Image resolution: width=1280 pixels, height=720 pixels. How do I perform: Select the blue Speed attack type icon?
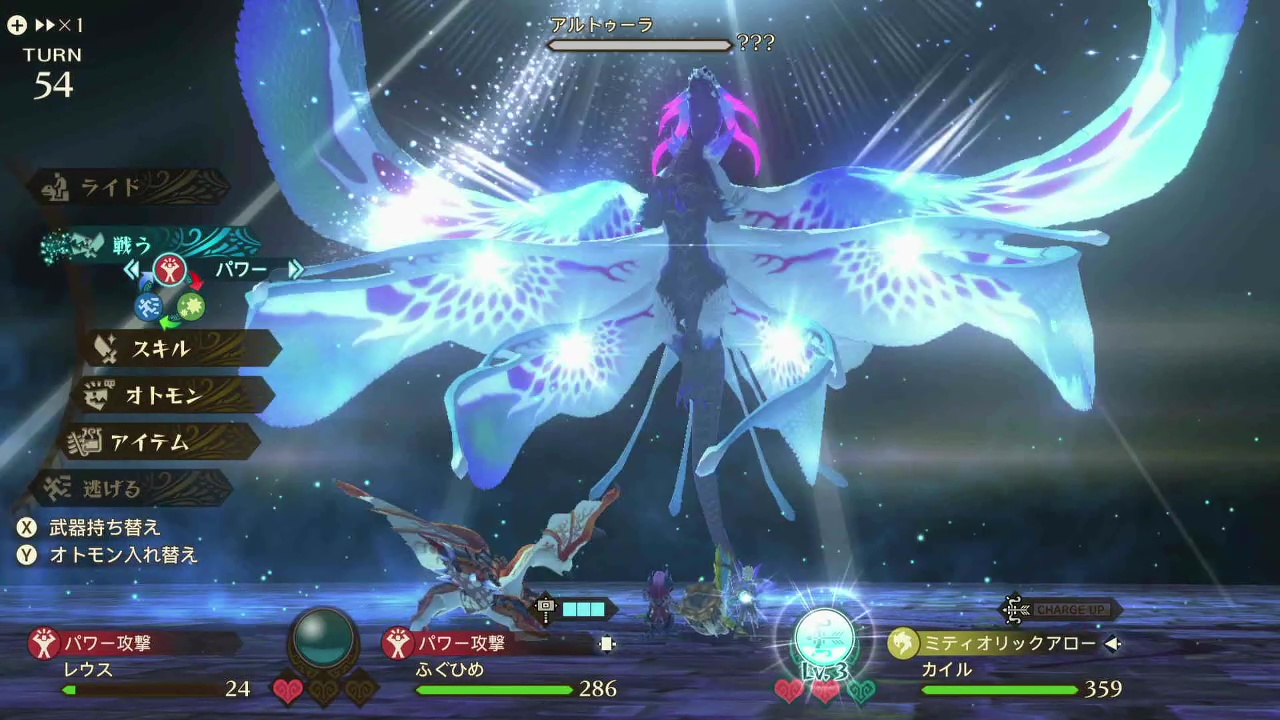[150, 307]
